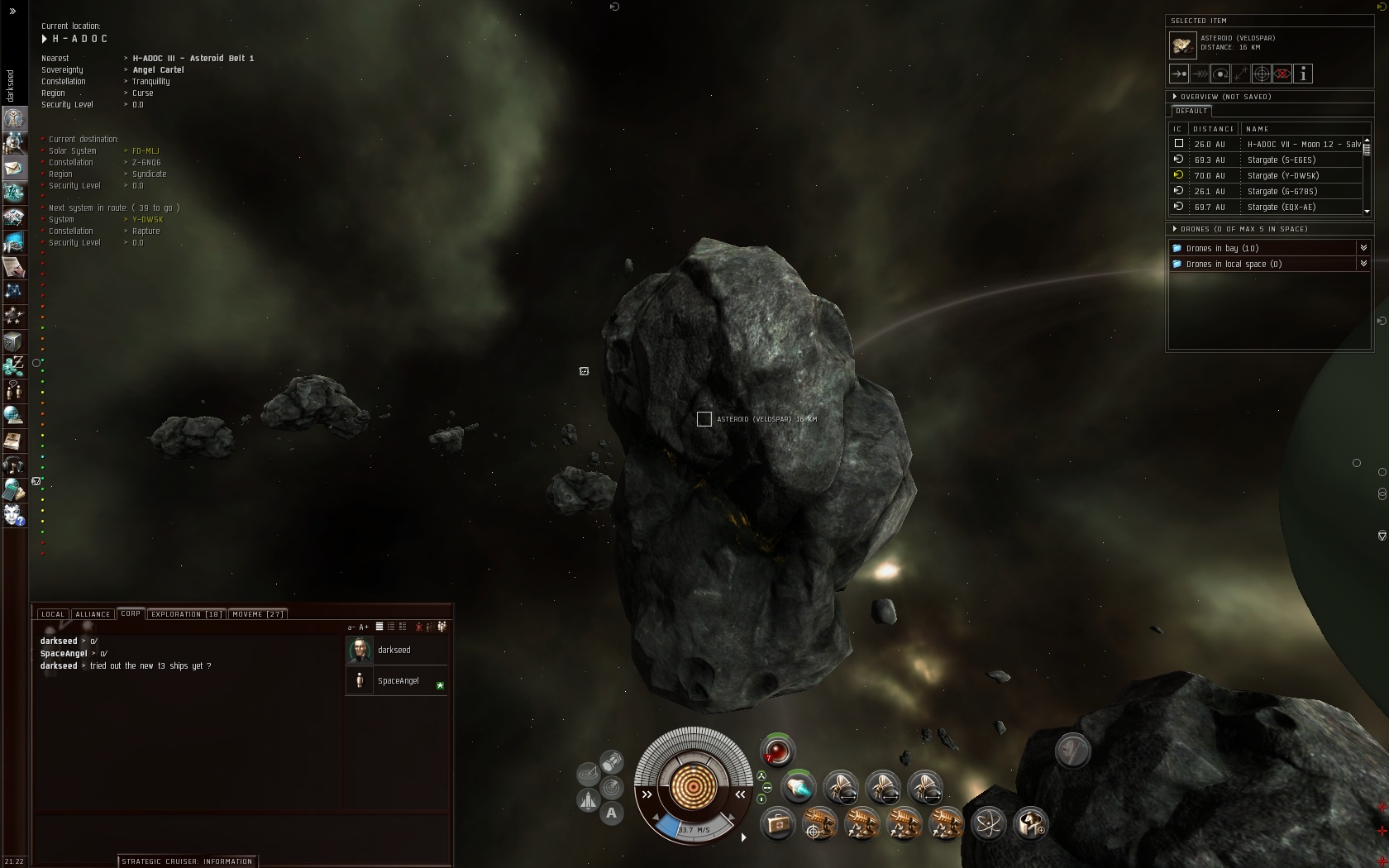
Task: Select Stargate (Y-DWSK) in the overview
Action: coord(1282,176)
